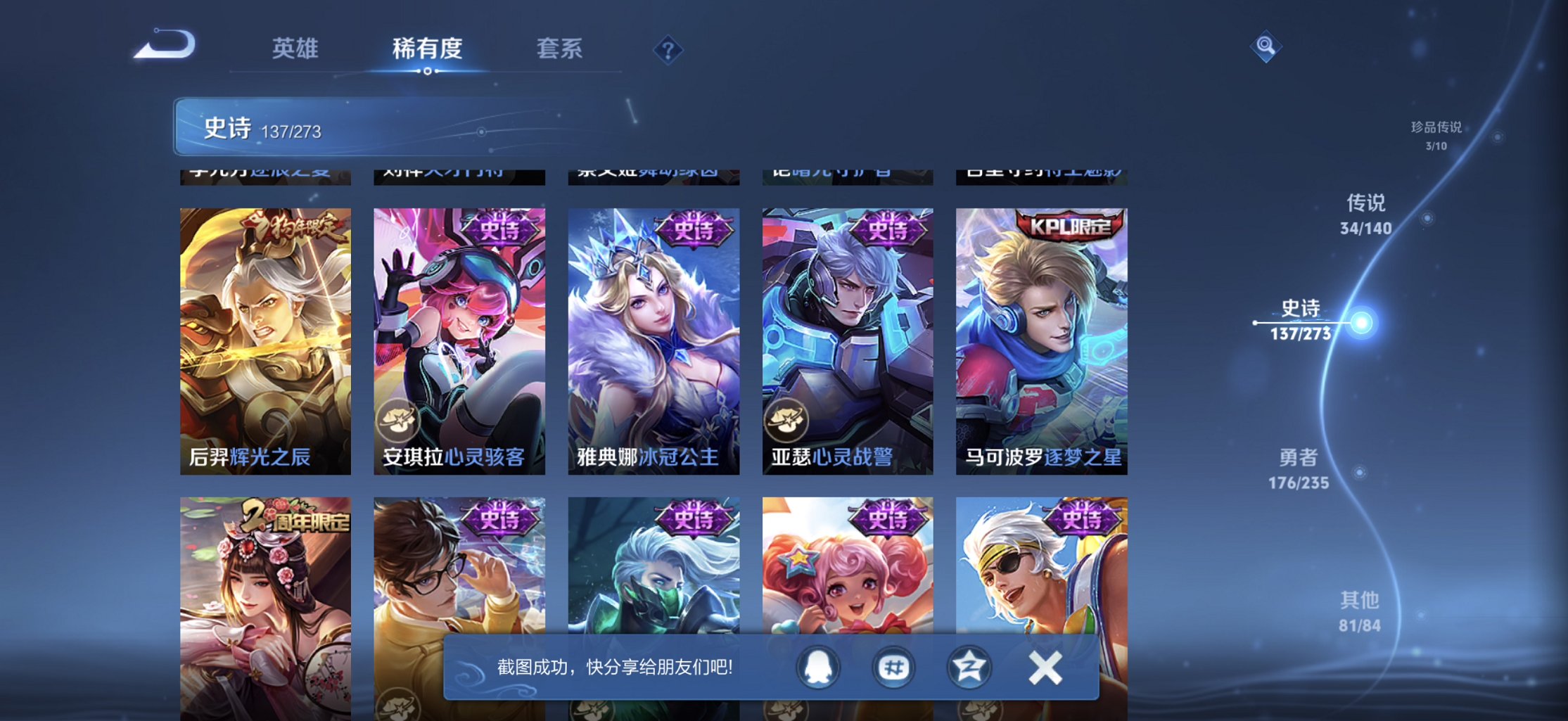The width and height of the screenshot is (1568, 721).
Task: Open the question mark help icon
Action: (x=668, y=49)
